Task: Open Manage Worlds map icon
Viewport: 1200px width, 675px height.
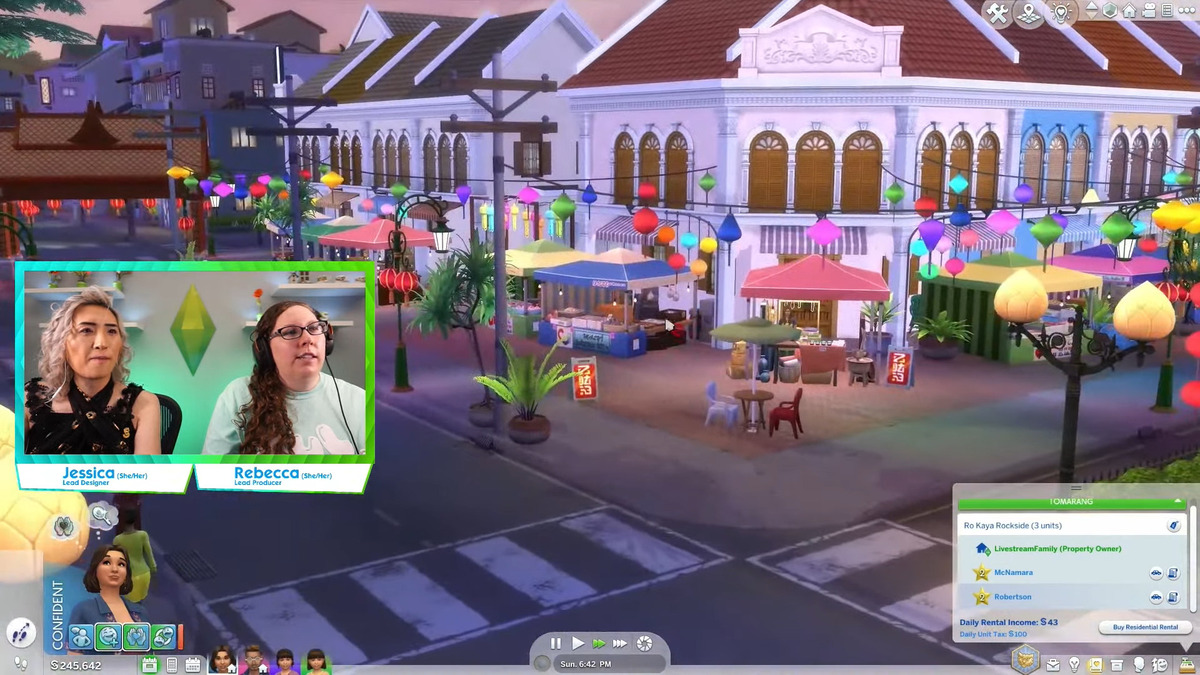Action: tap(1029, 12)
